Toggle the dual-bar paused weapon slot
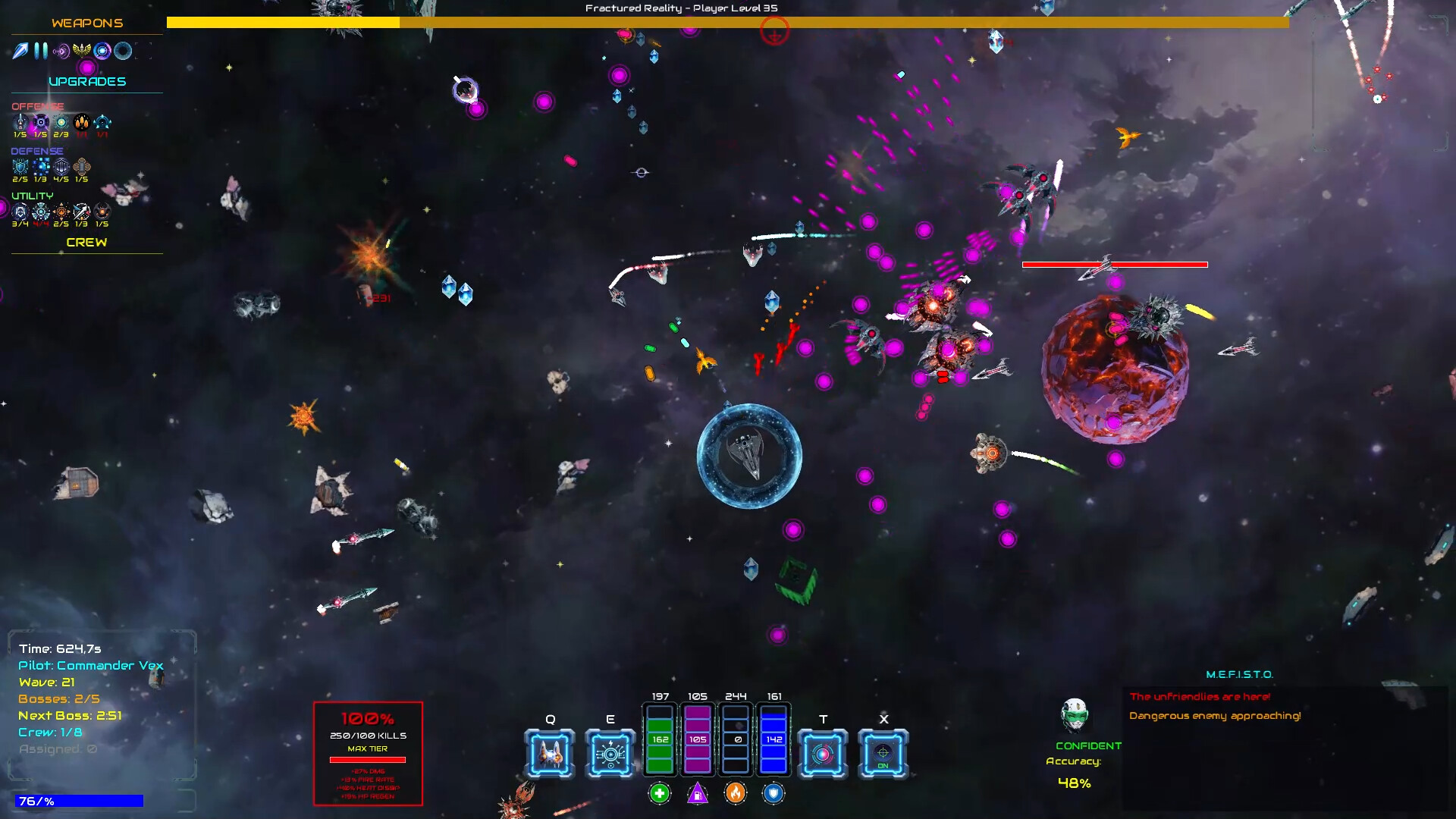Image resolution: width=1456 pixels, height=819 pixels. point(40,50)
